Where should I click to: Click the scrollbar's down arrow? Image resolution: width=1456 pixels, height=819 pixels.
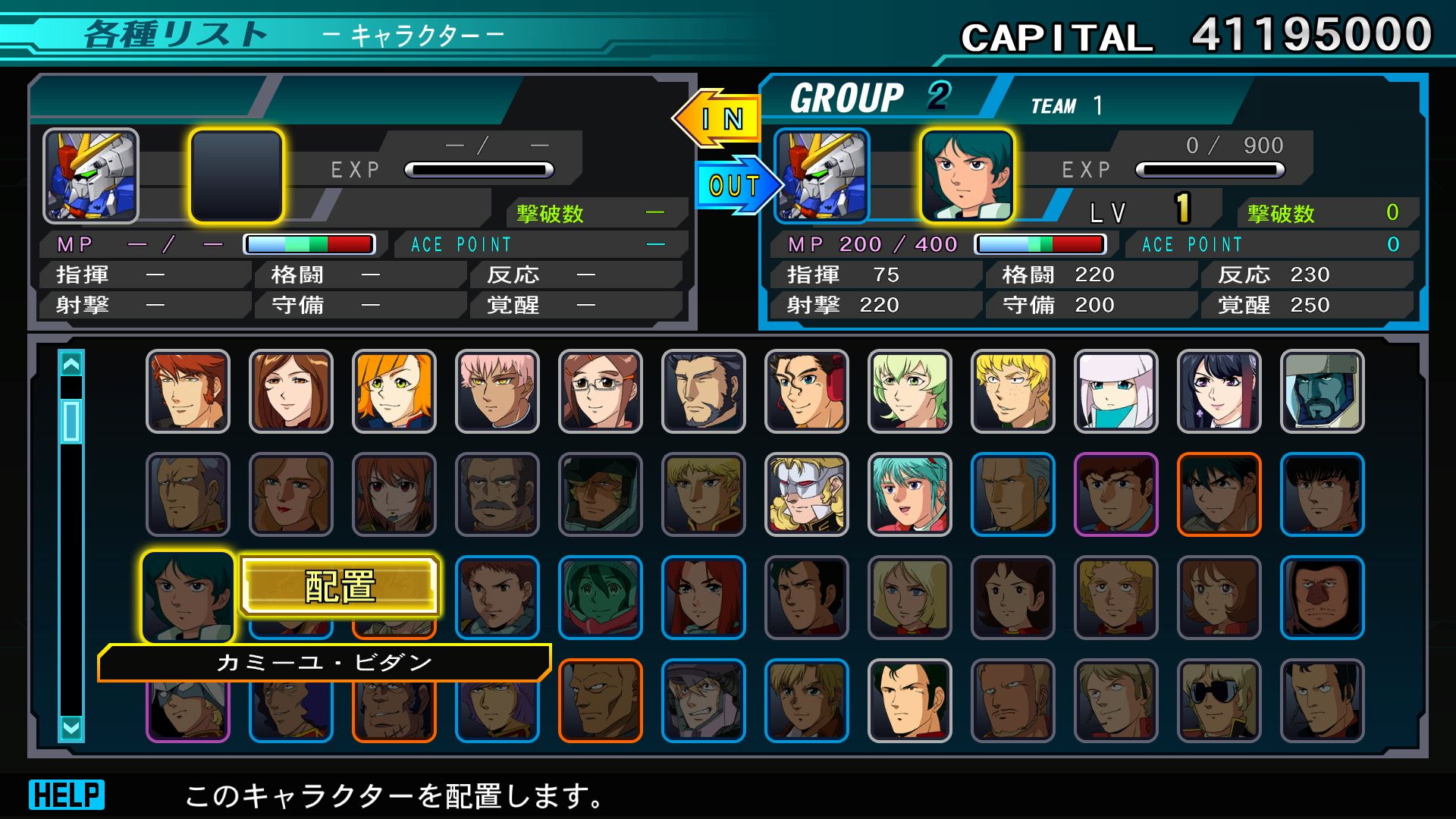pyautogui.click(x=71, y=729)
